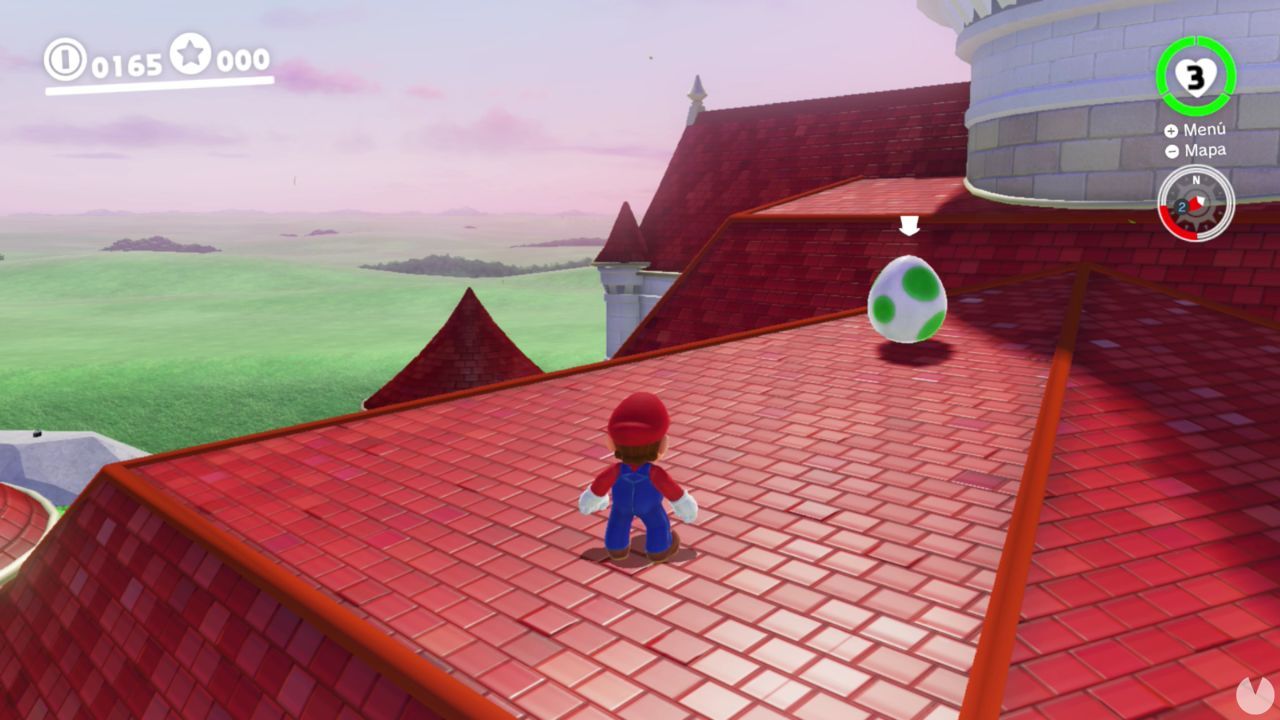This screenshot has width=1280, height=720.
Task: Click the number 2 badge on the compass
Action: [1182, 207]
